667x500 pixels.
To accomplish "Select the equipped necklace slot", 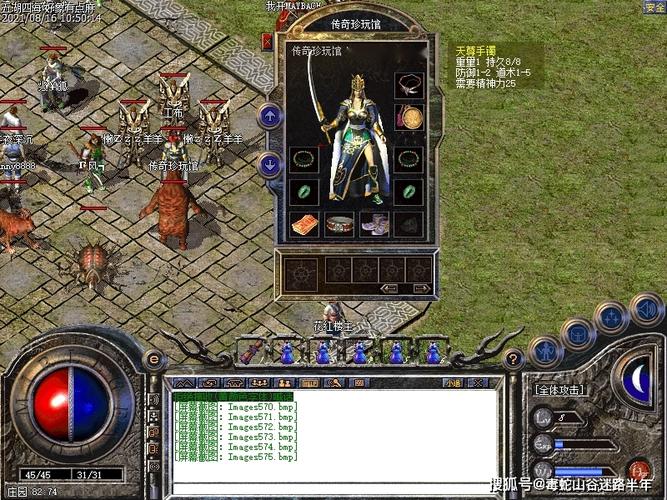I will [408, 84].
